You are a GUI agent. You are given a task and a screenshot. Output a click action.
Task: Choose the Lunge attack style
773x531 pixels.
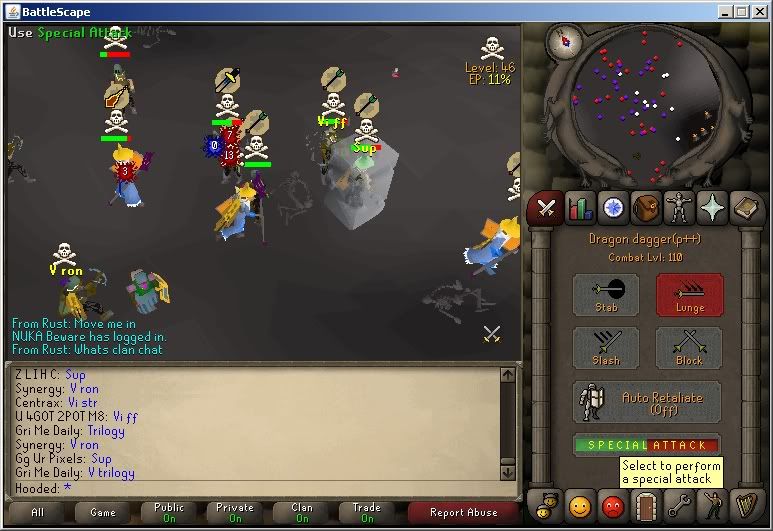[x=688, y=295]
